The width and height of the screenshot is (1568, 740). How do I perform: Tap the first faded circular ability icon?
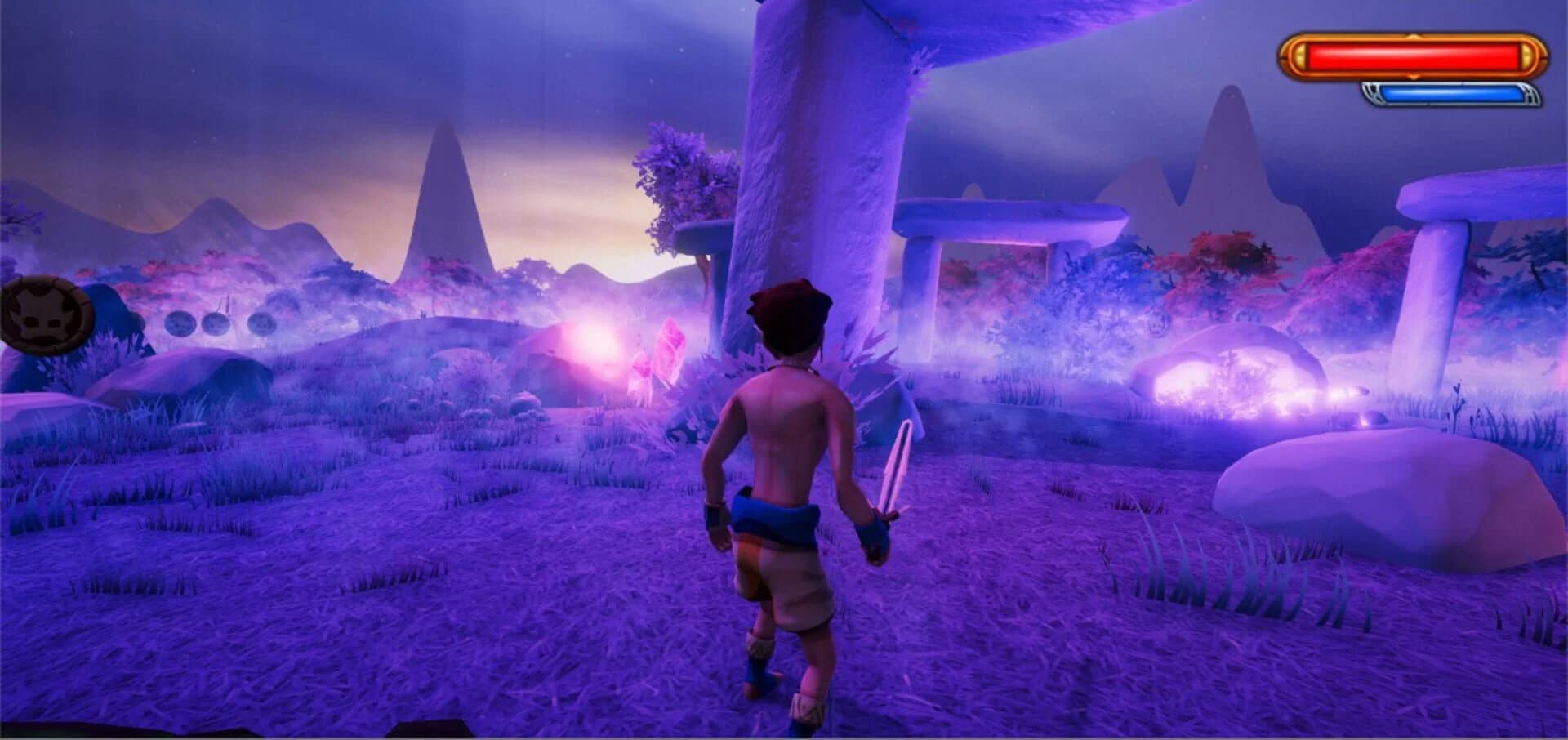tap(180, 323)
